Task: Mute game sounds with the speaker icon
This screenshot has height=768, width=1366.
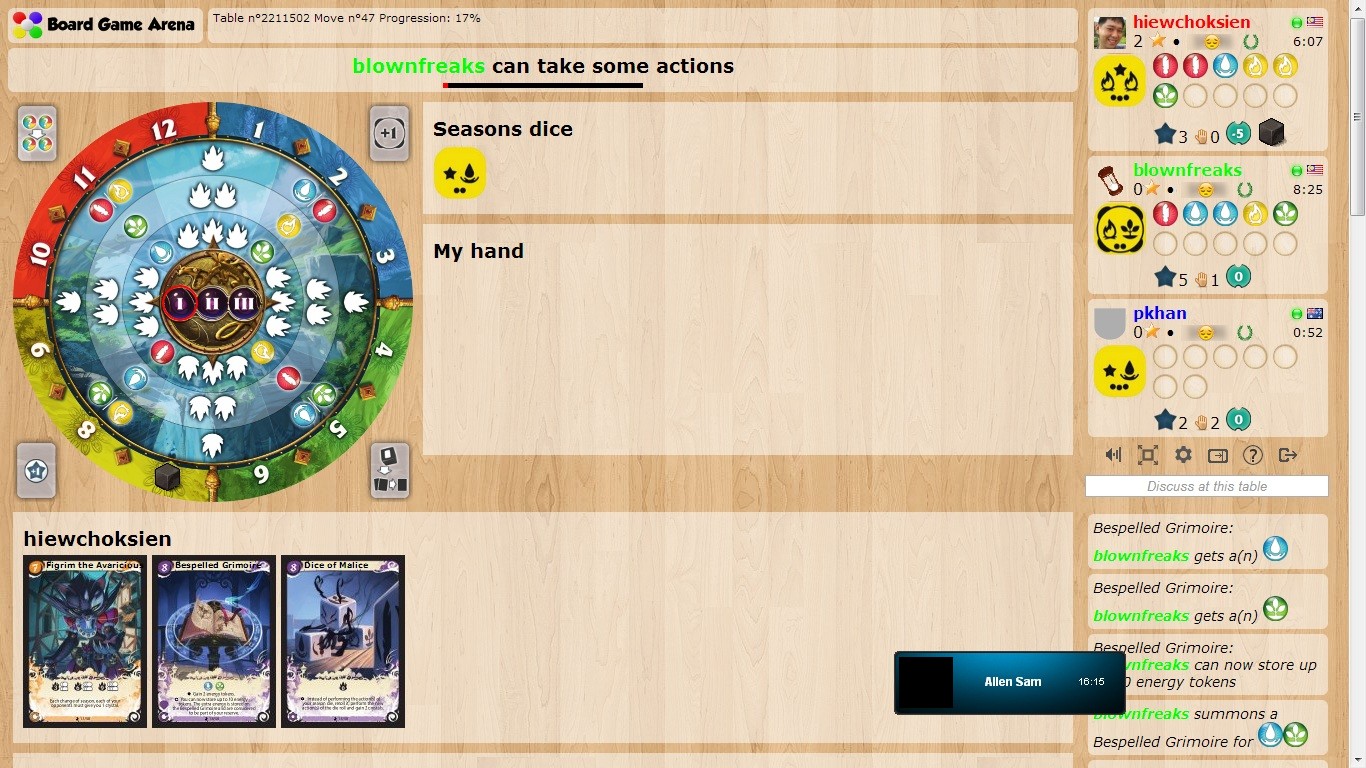Action: point(1112,455)
